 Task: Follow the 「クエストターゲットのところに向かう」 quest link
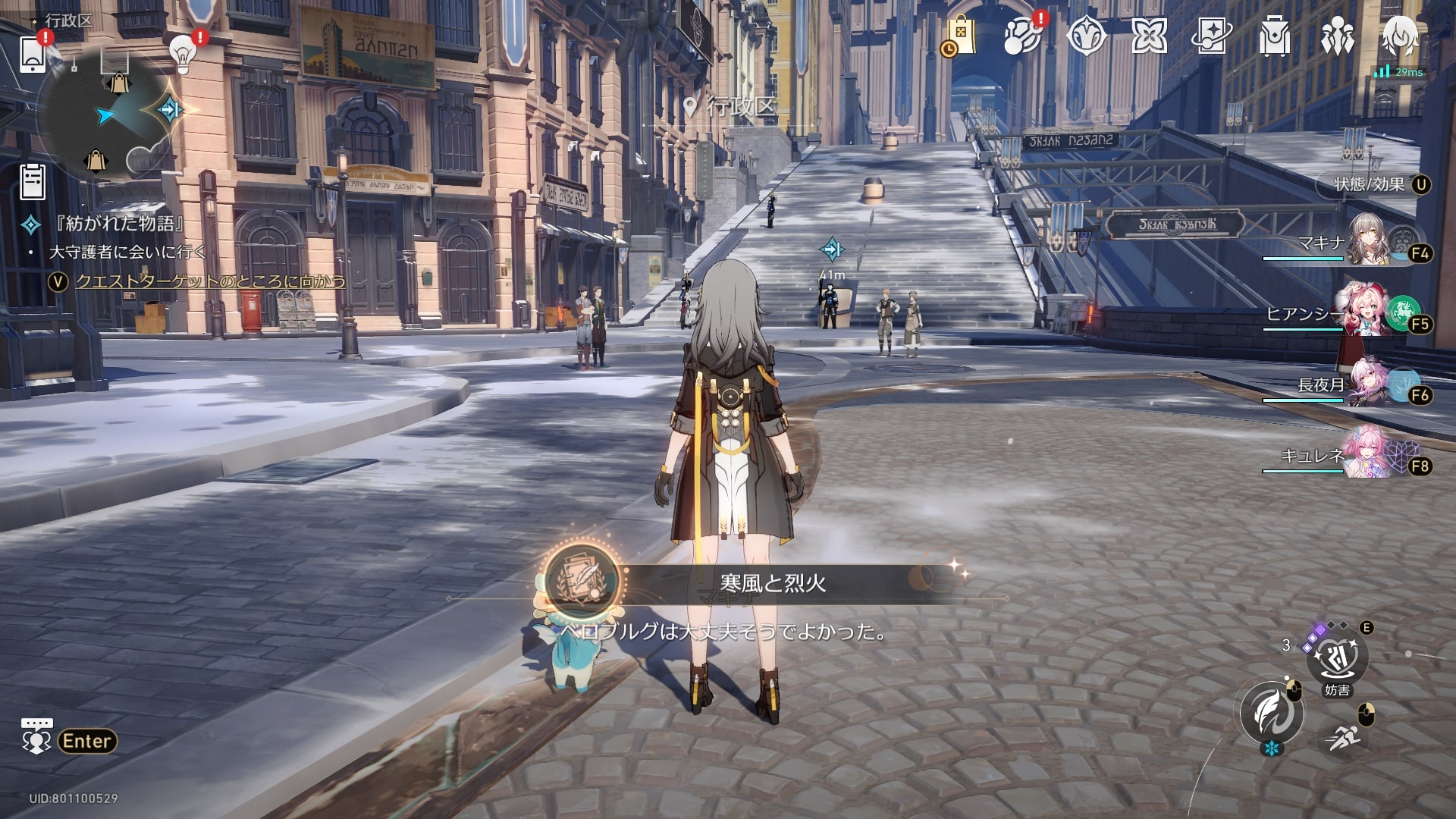[210, 281]
